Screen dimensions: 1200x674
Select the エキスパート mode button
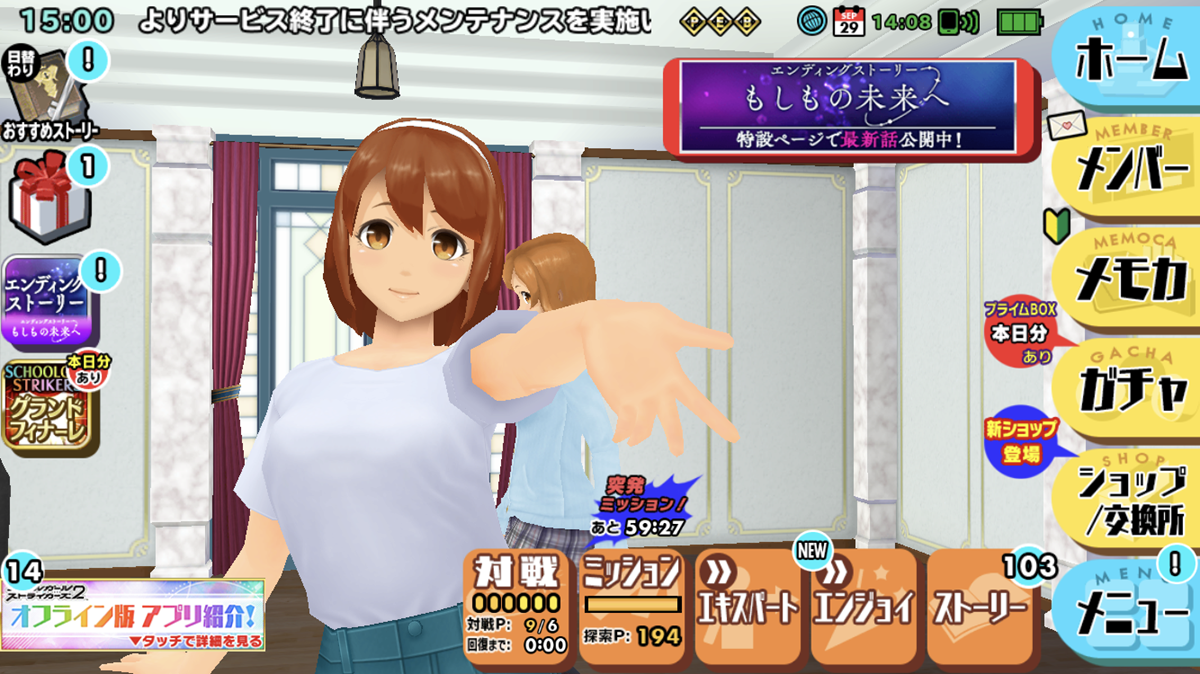coord(748,606)
